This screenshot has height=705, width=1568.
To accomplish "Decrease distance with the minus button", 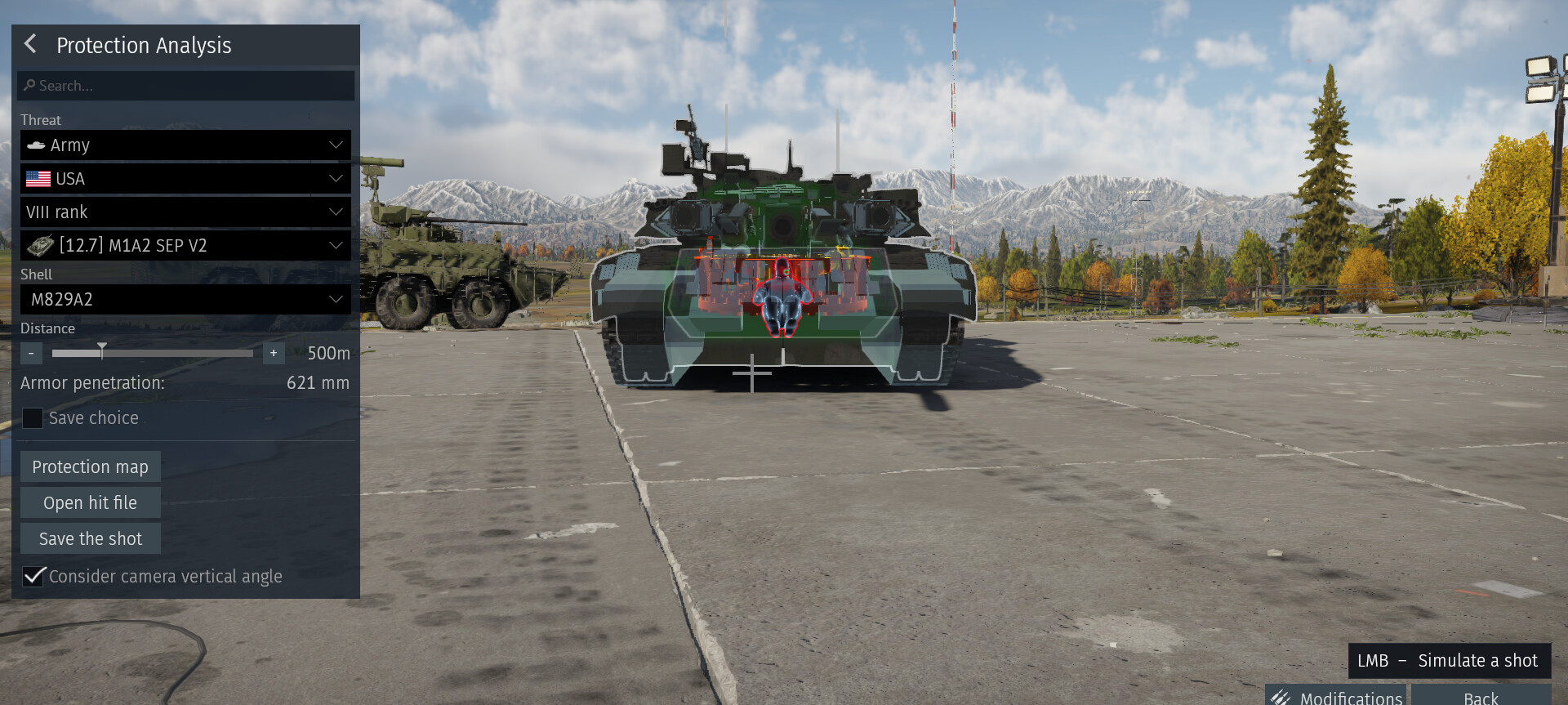I will 31,353.
